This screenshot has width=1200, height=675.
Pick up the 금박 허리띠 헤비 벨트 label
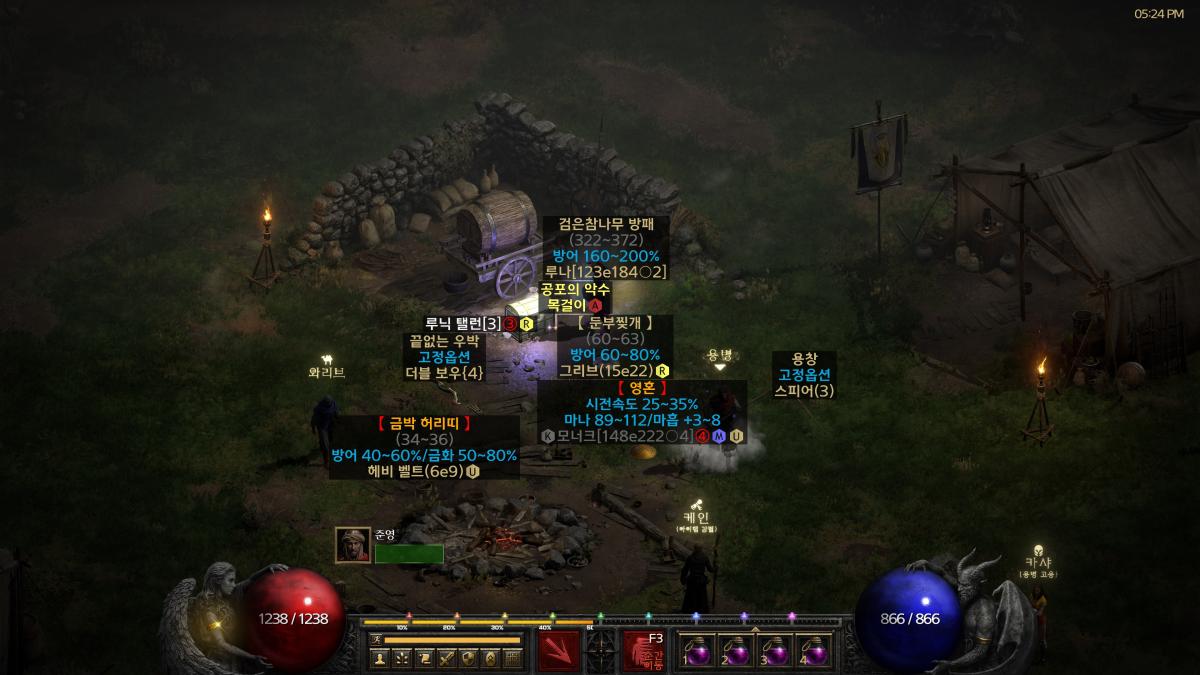click(424, 447)
